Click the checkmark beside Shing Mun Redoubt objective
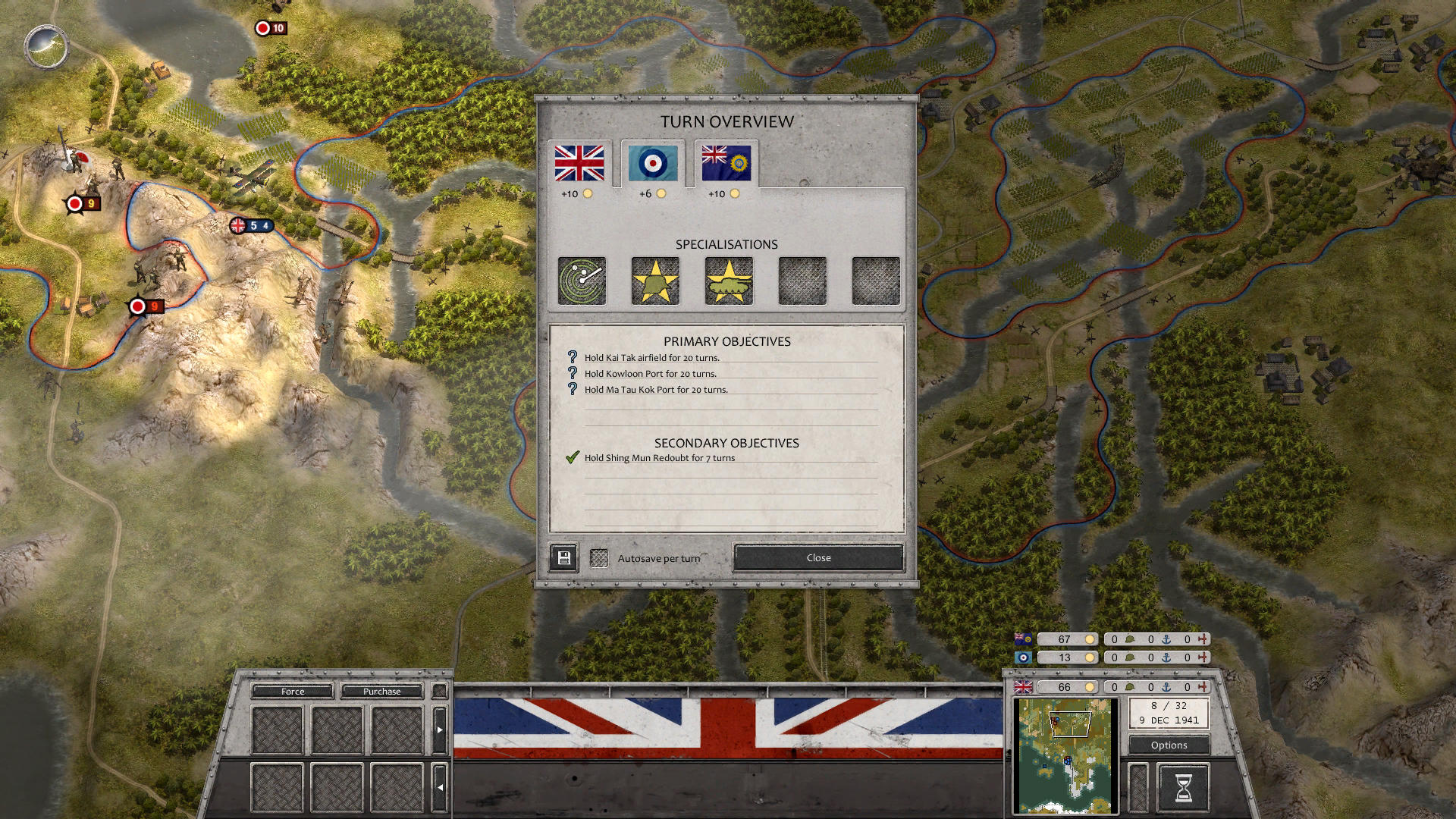 [x=570, y=457]
